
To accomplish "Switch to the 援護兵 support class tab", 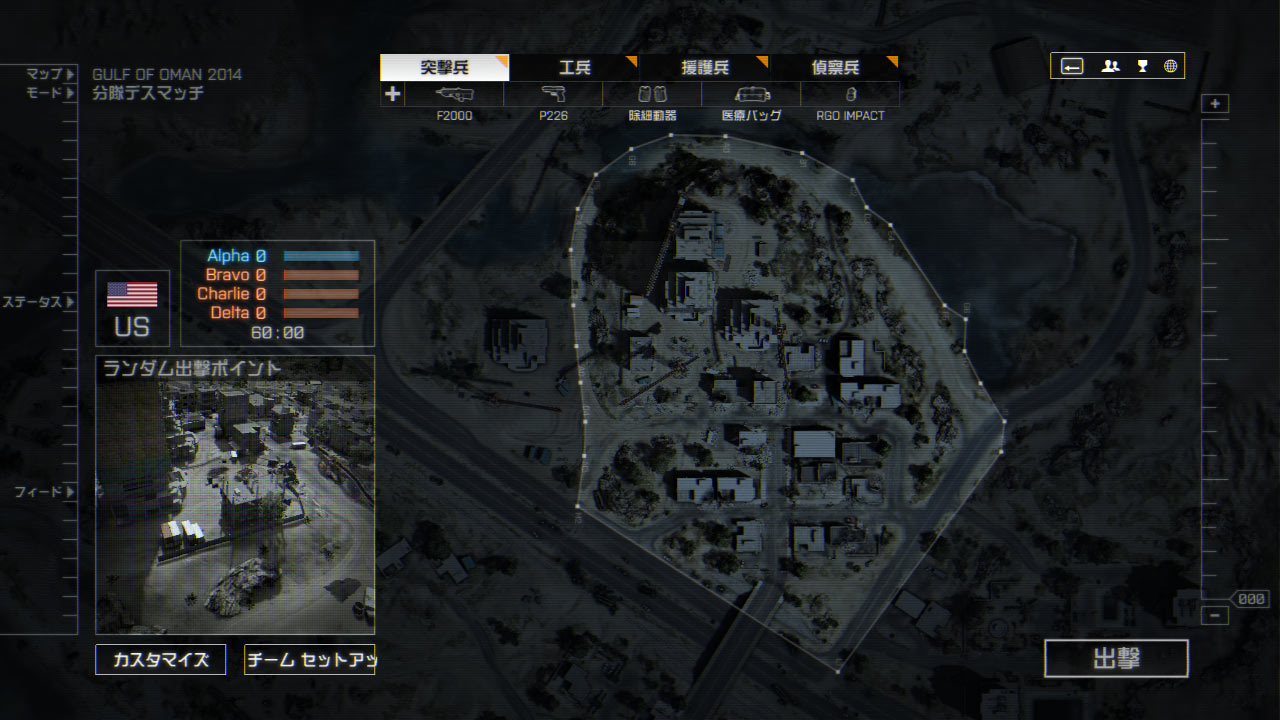I will click(x=704, y=68).
